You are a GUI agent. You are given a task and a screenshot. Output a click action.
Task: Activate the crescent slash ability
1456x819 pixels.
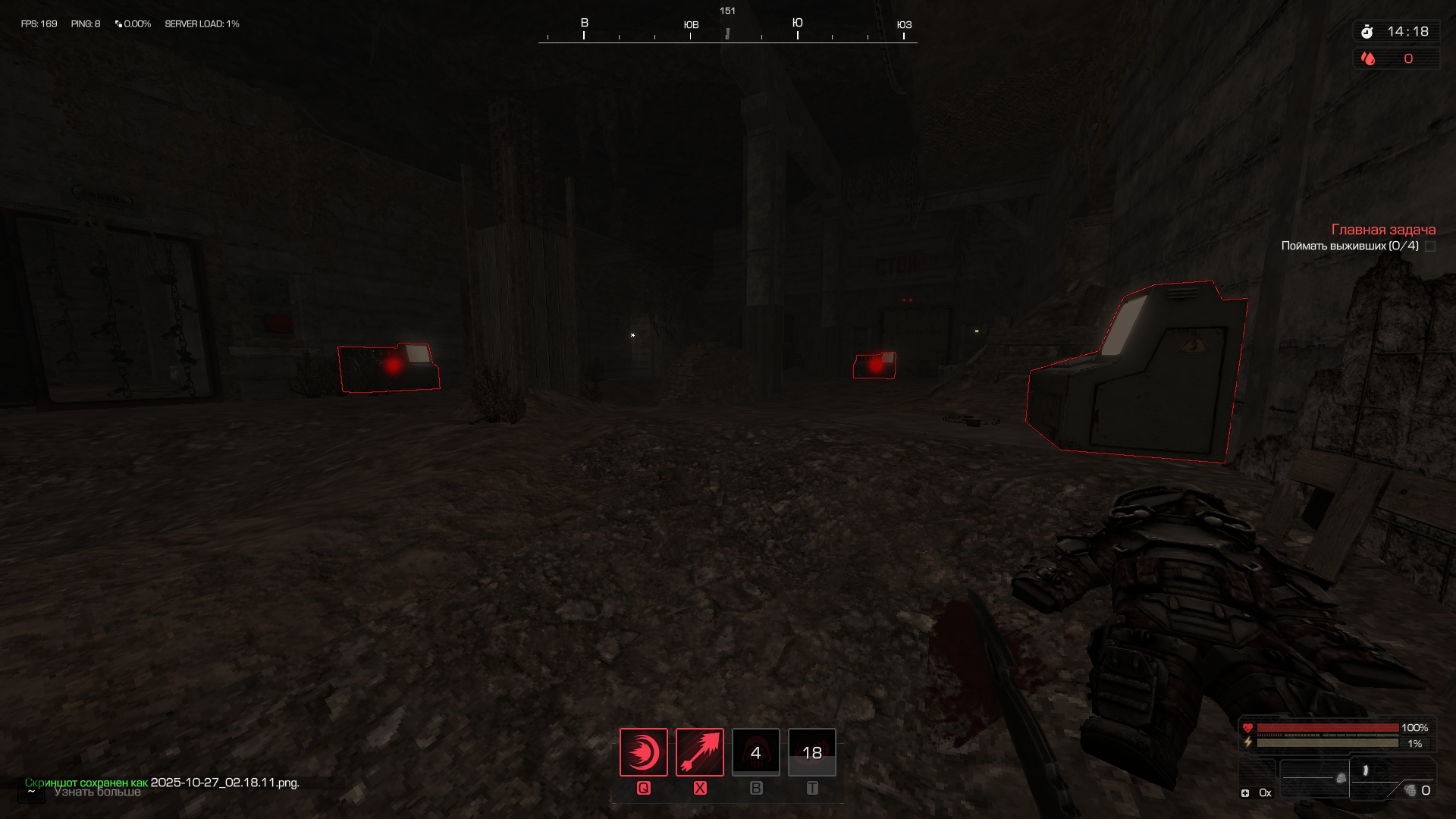643,752
